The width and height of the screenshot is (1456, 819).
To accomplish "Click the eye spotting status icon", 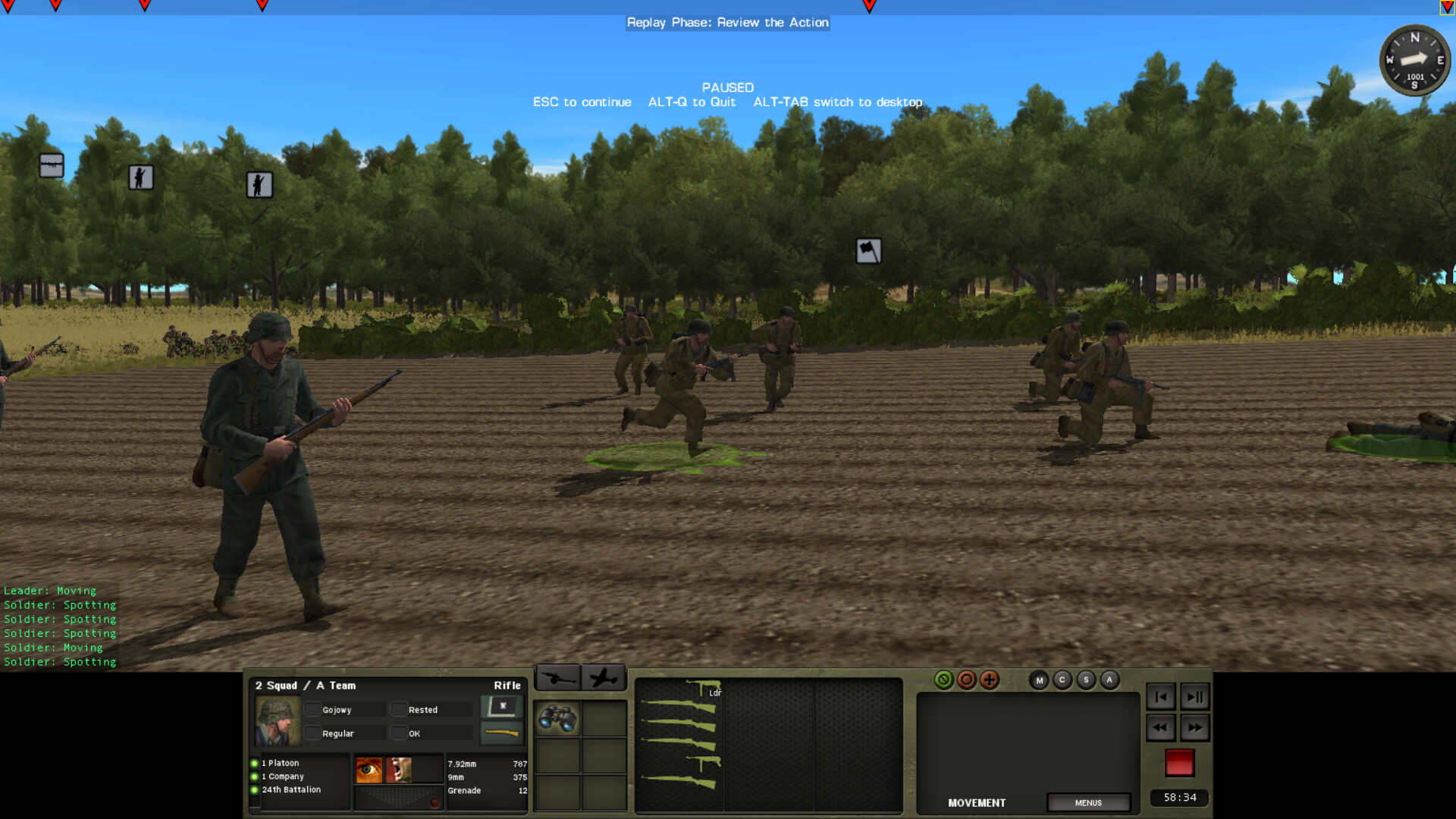I will (x=370, y=768).
